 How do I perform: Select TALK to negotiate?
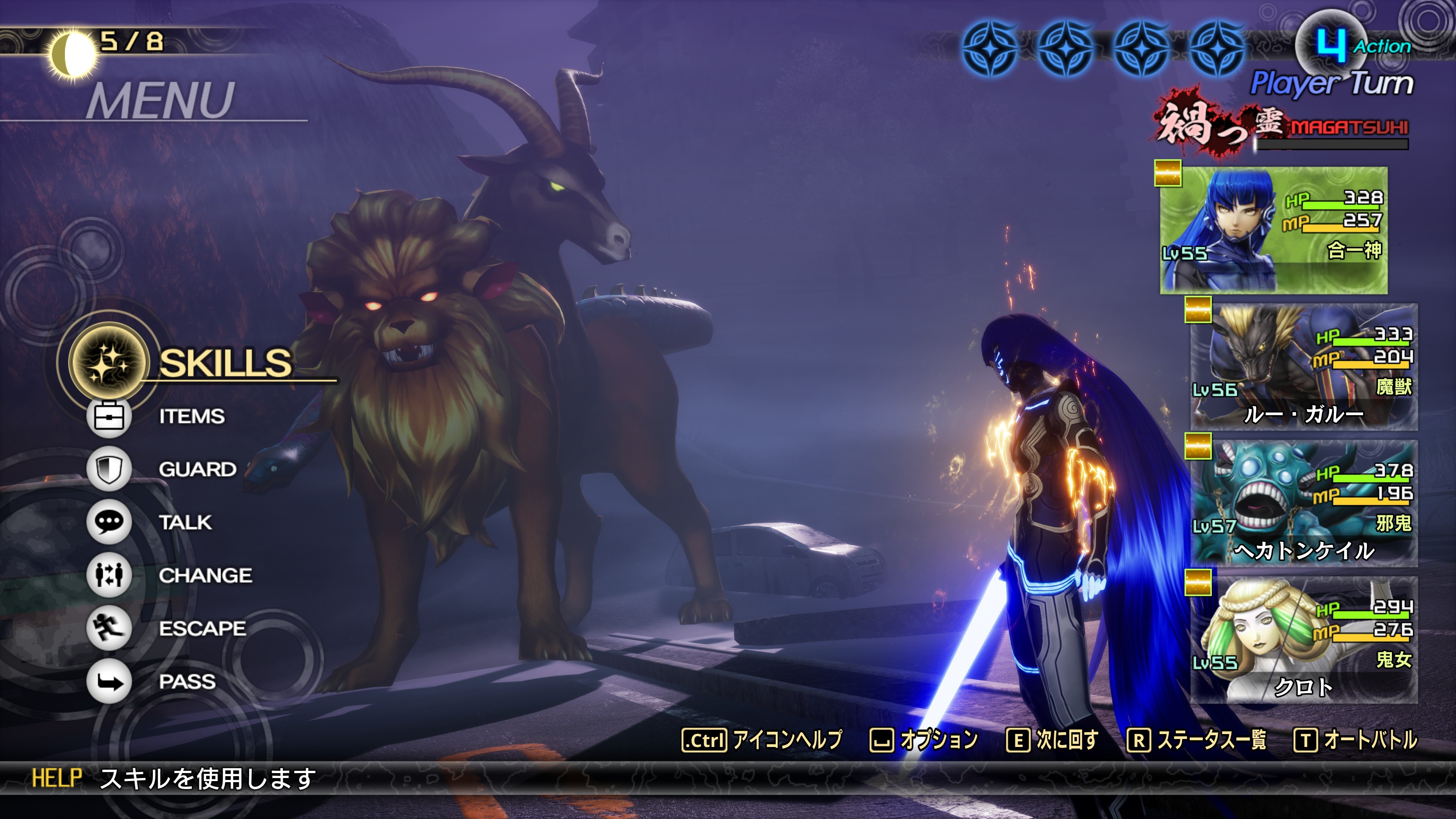point(185,522)
